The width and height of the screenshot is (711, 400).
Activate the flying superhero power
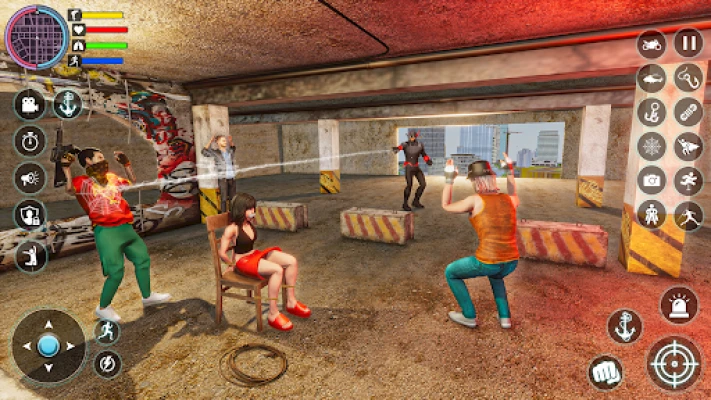coord(688,146)
